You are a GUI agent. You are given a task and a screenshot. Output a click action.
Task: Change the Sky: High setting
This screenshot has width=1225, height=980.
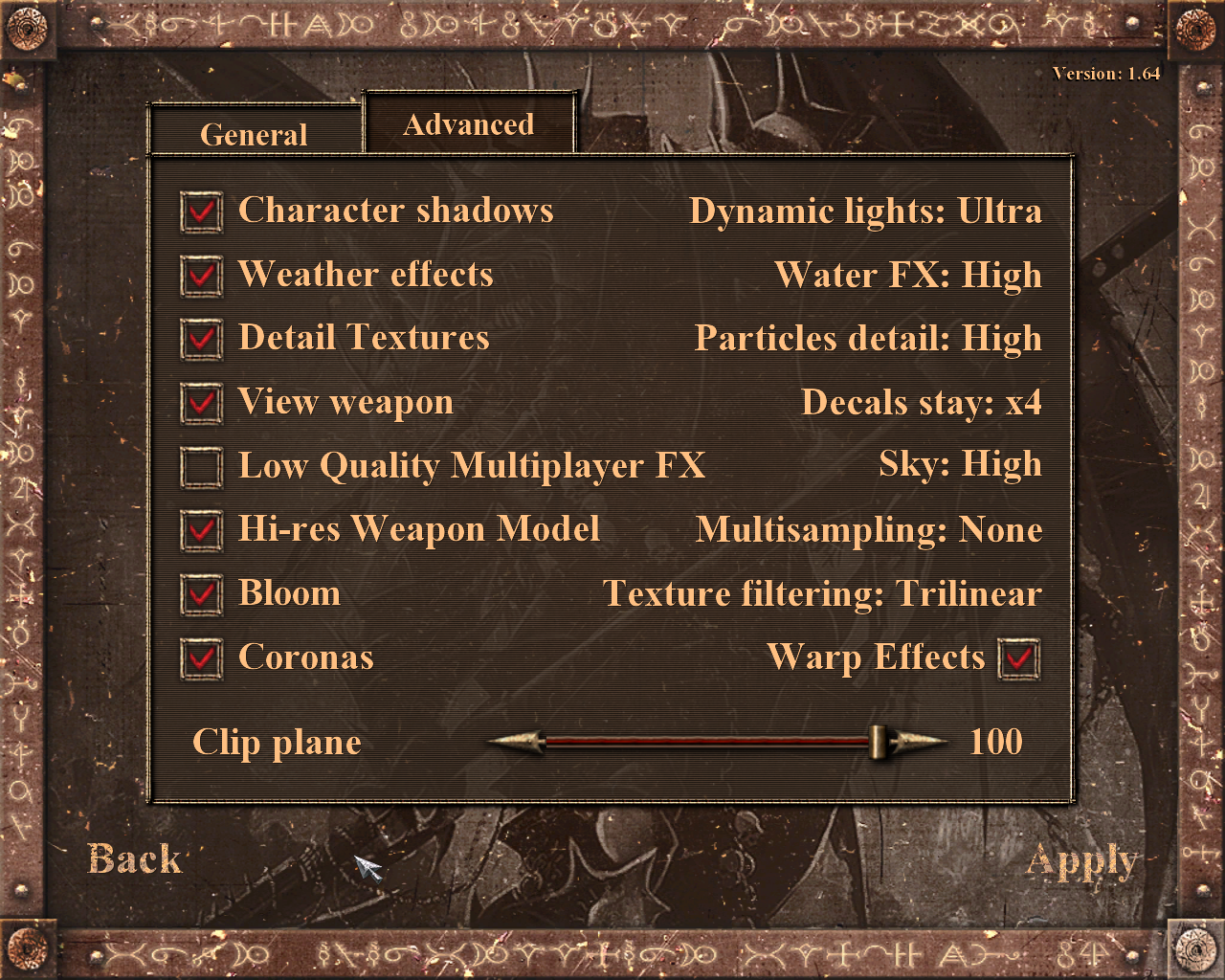(x=960, y=465)
